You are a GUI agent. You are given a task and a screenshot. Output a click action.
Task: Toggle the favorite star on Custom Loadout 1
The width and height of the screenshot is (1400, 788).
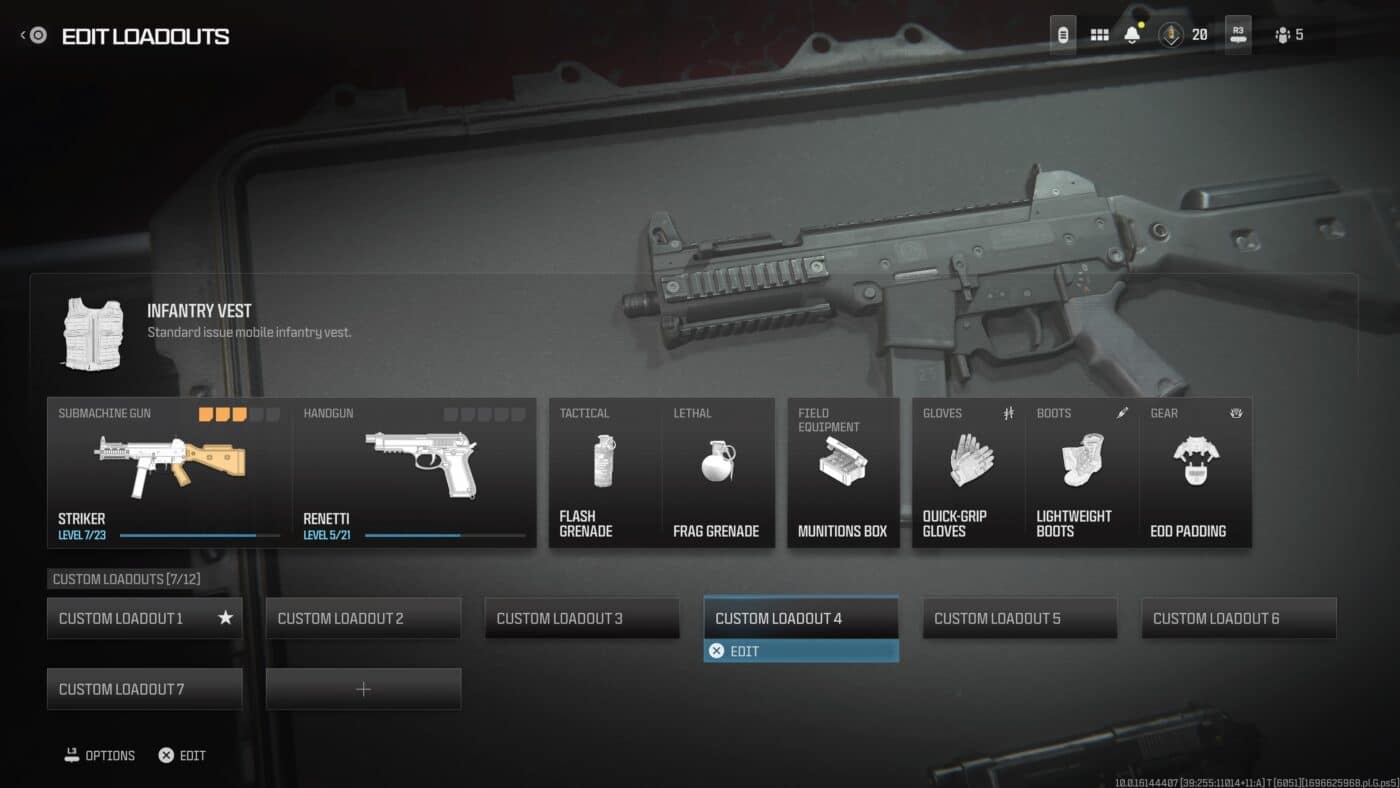point(228,618)
